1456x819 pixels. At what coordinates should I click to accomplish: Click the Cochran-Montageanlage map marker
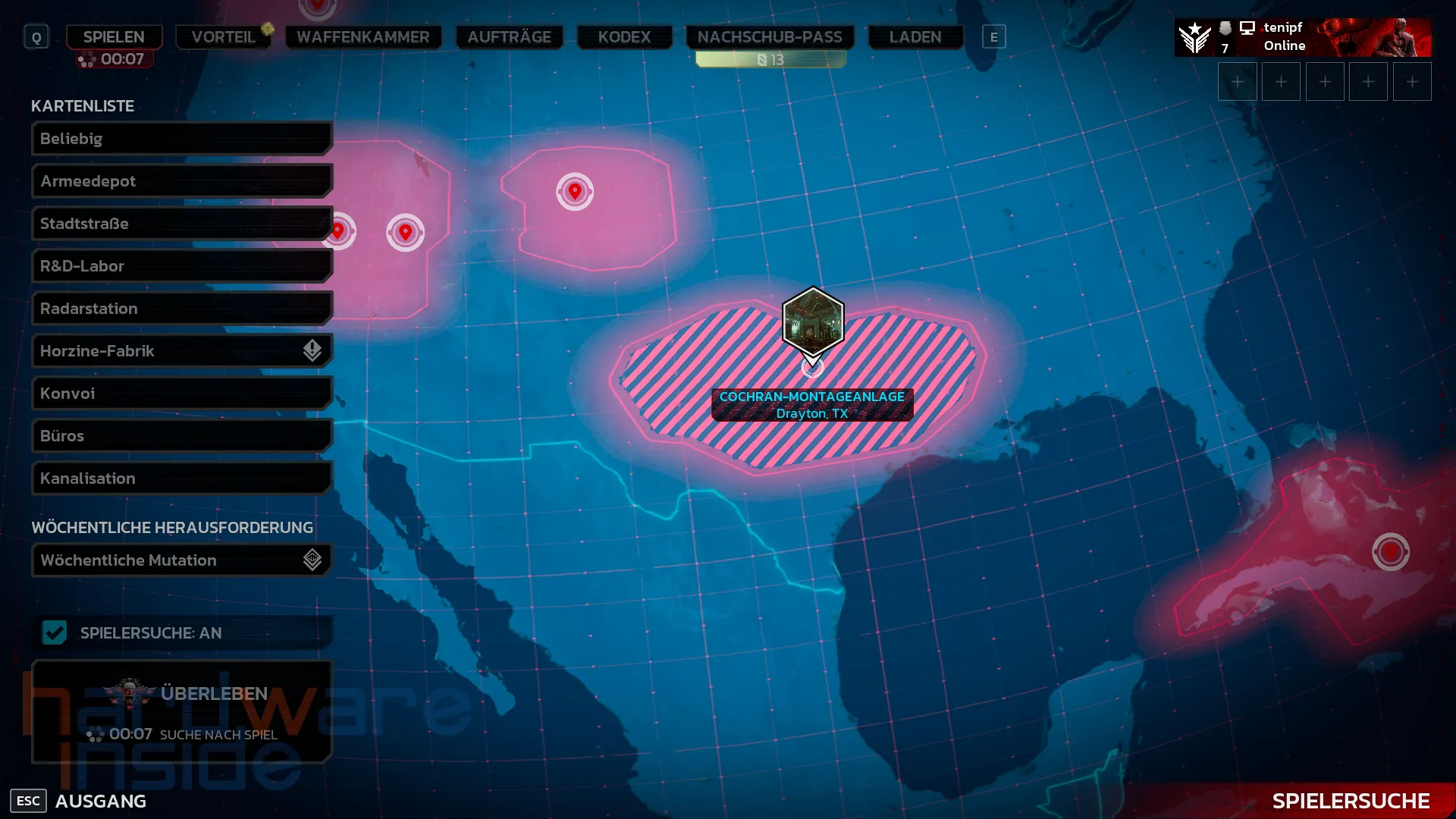coord(813,322)
